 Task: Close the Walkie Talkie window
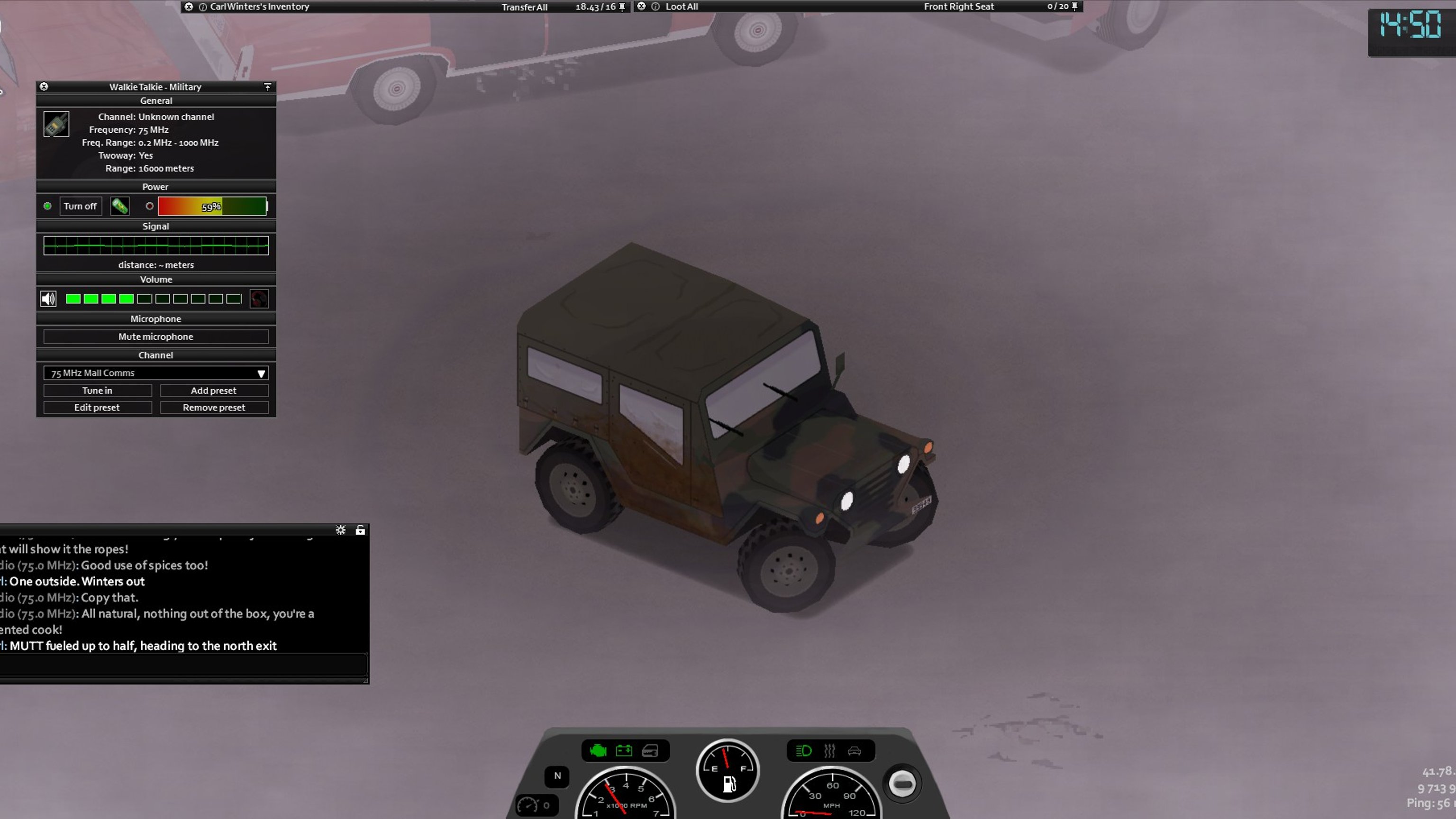pos(44,86)
